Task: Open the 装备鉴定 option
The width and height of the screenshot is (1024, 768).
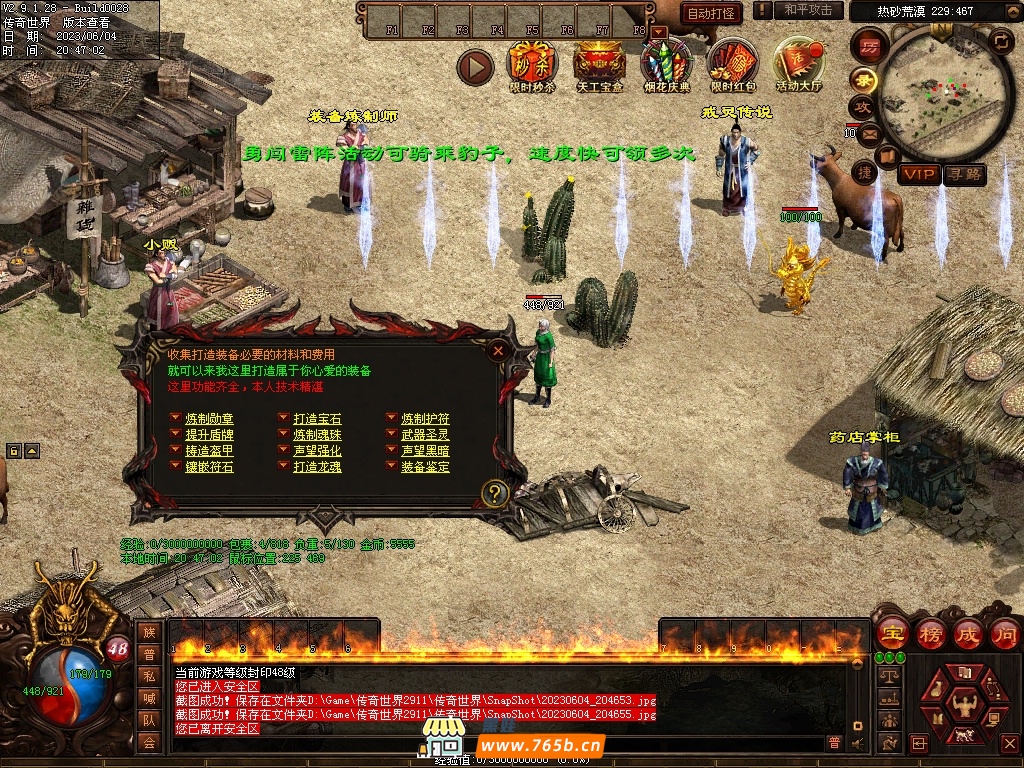Action: (x=425, y=467)
